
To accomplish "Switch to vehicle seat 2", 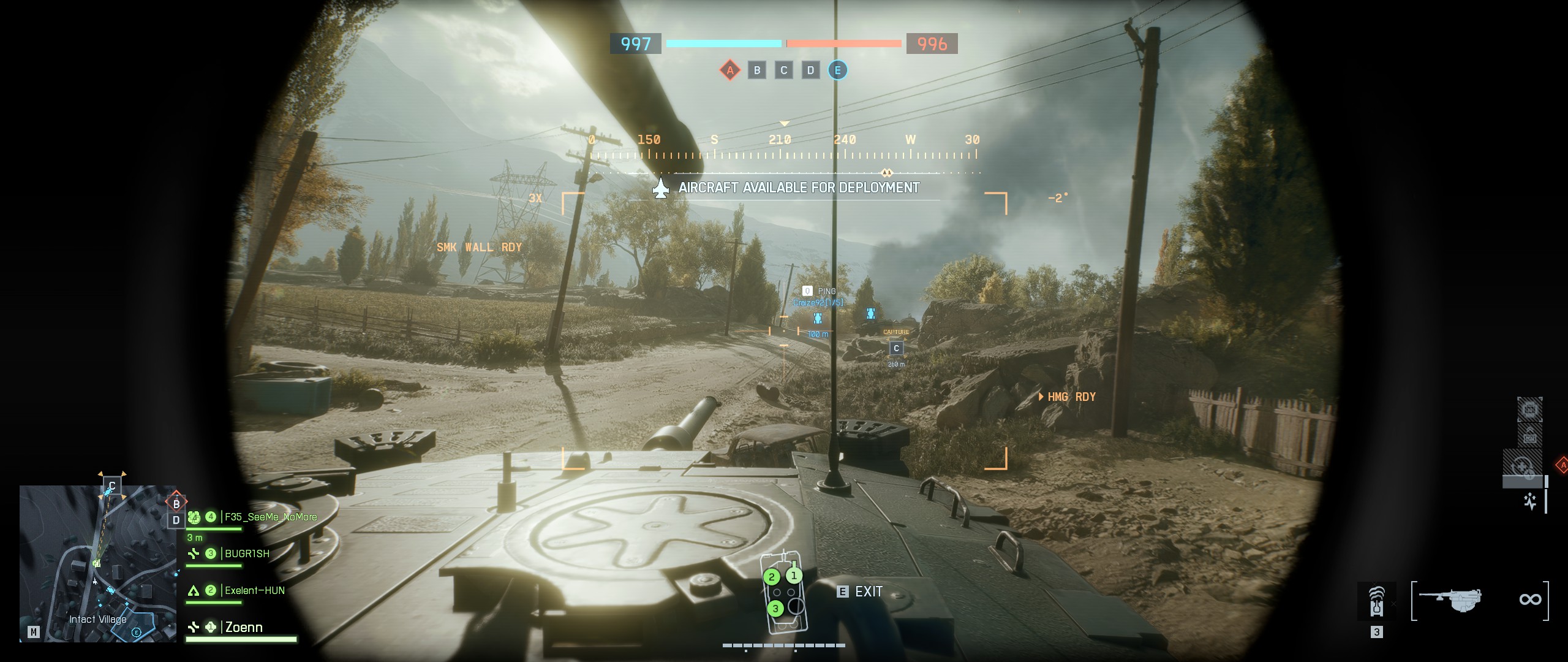I will pyautogui.click(x=772, y=577).
